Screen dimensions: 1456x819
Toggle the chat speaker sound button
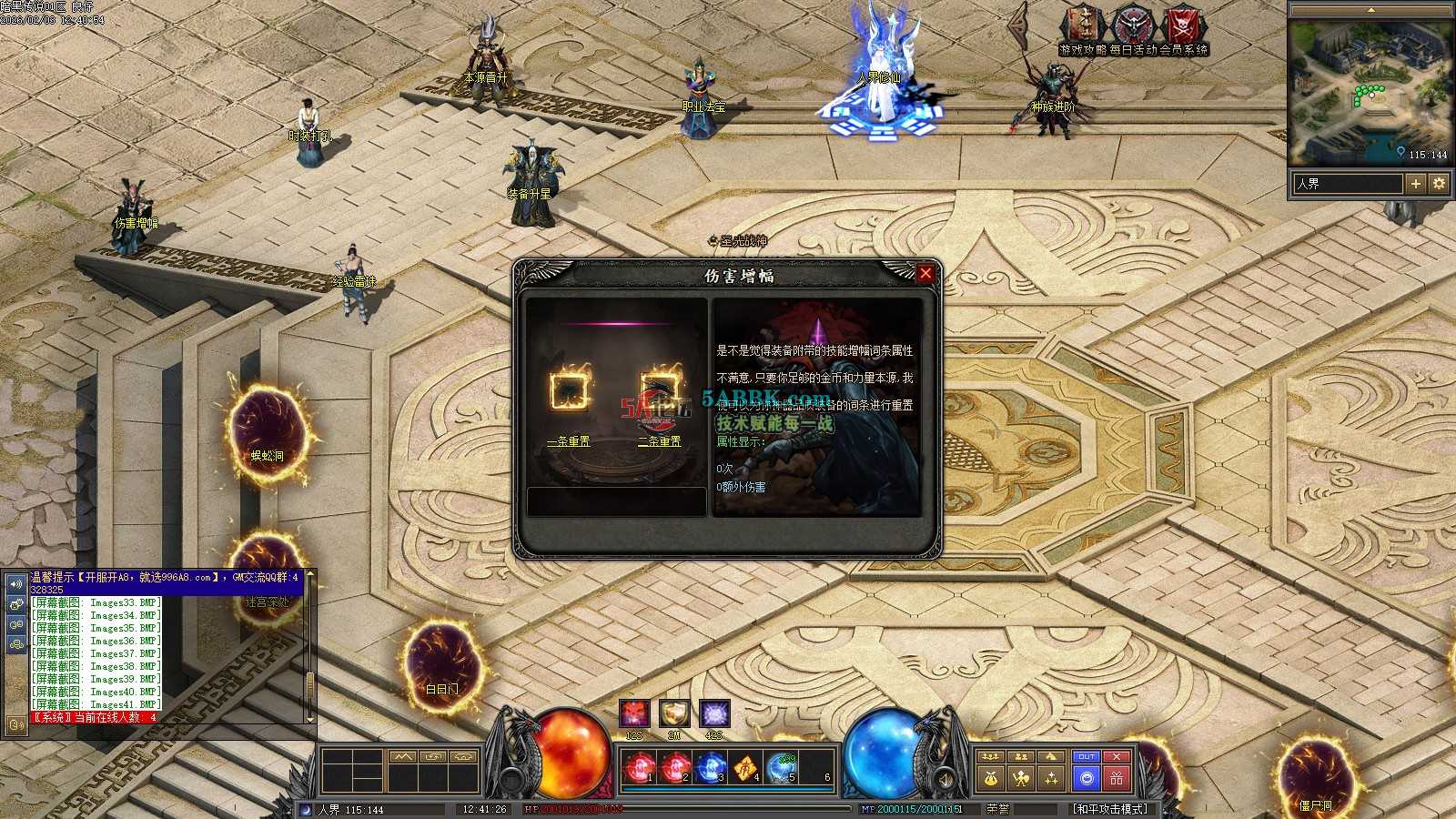[x=16, y=583]
